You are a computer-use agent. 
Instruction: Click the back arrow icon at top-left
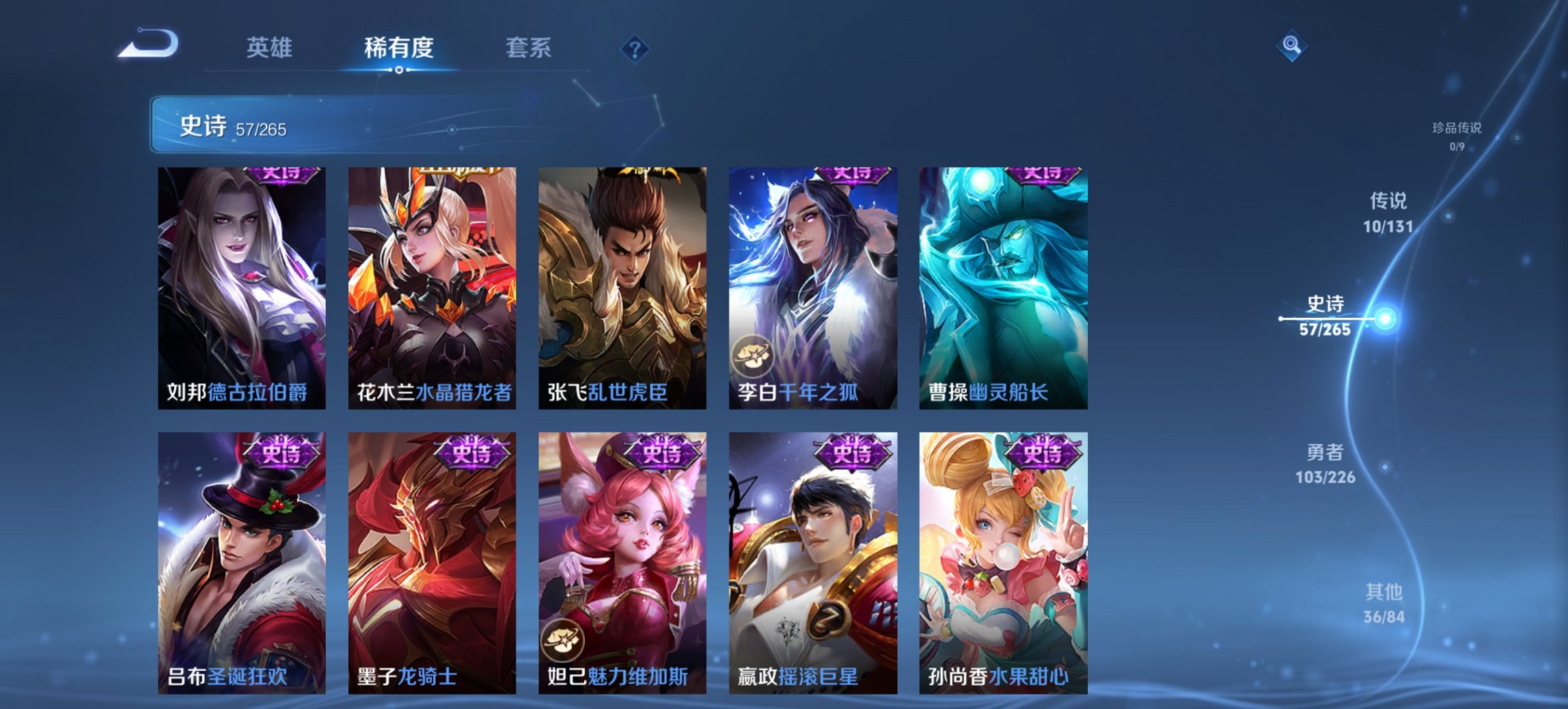[x=147, y=45]
